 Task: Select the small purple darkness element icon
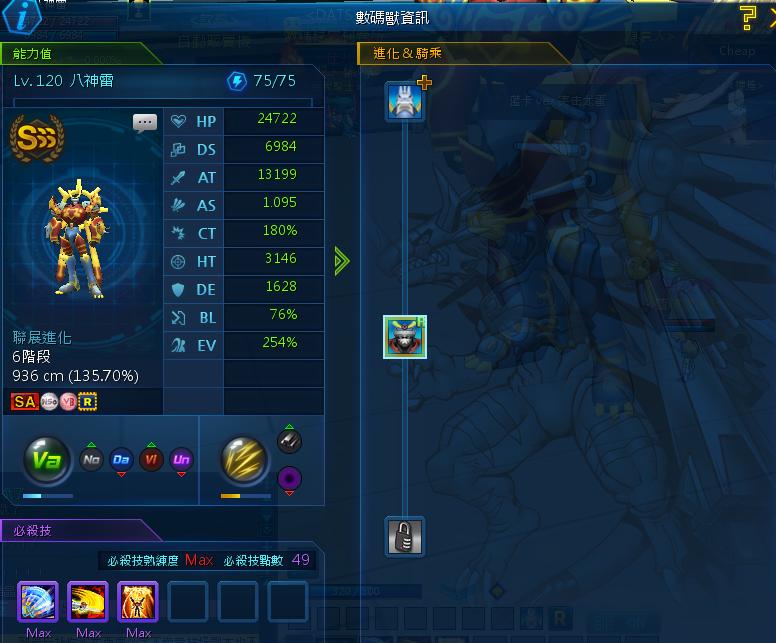[x=289, y=480]
